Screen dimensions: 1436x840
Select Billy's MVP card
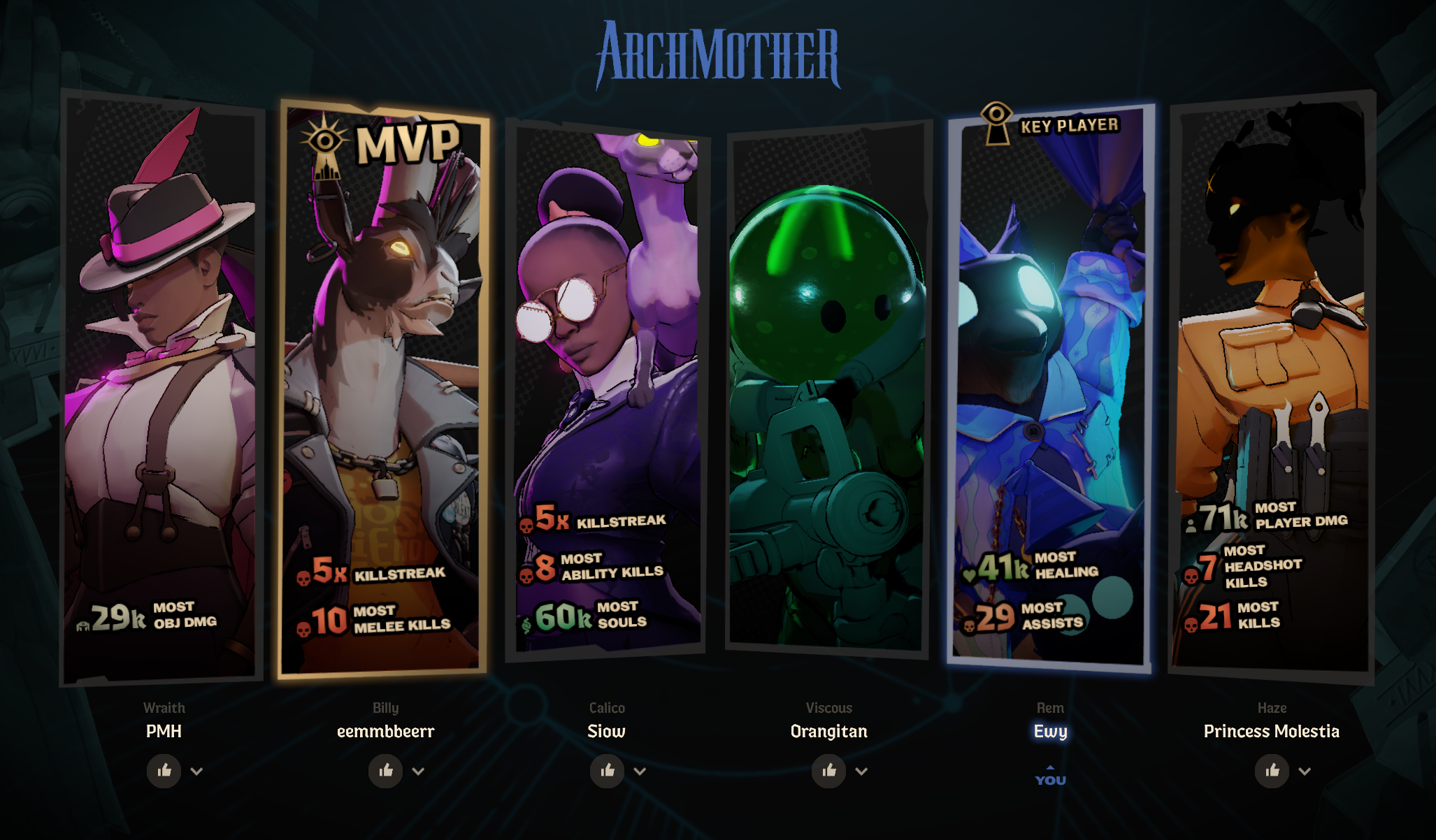(x=383, y=388)
